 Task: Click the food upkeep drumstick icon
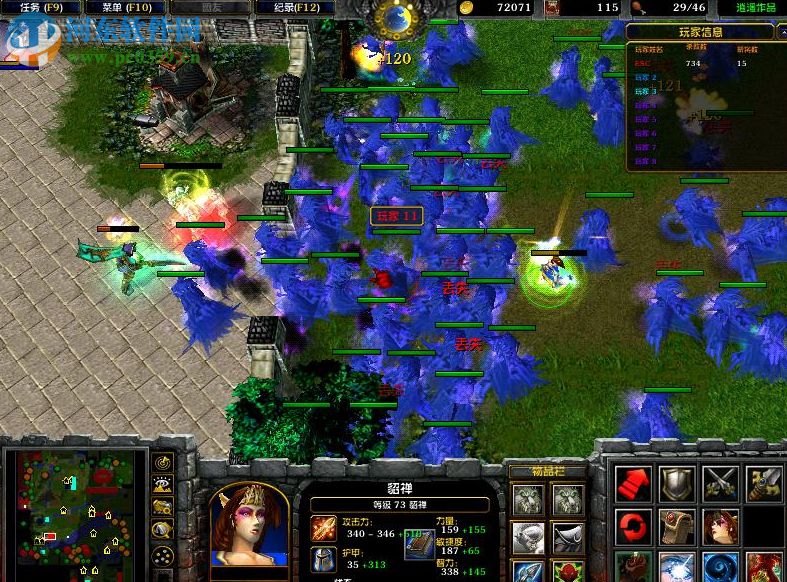point(639,8)
